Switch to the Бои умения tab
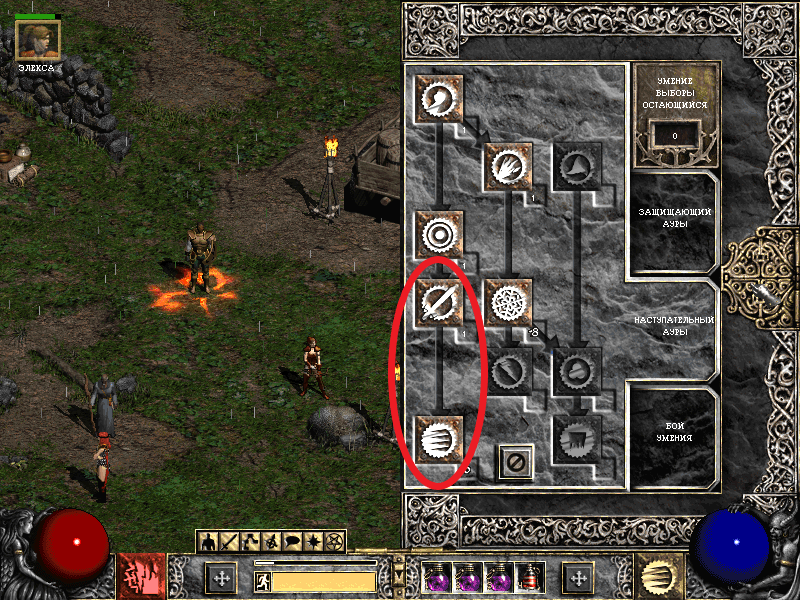Viewport: 800px width, 600px height. click(675, 437)
